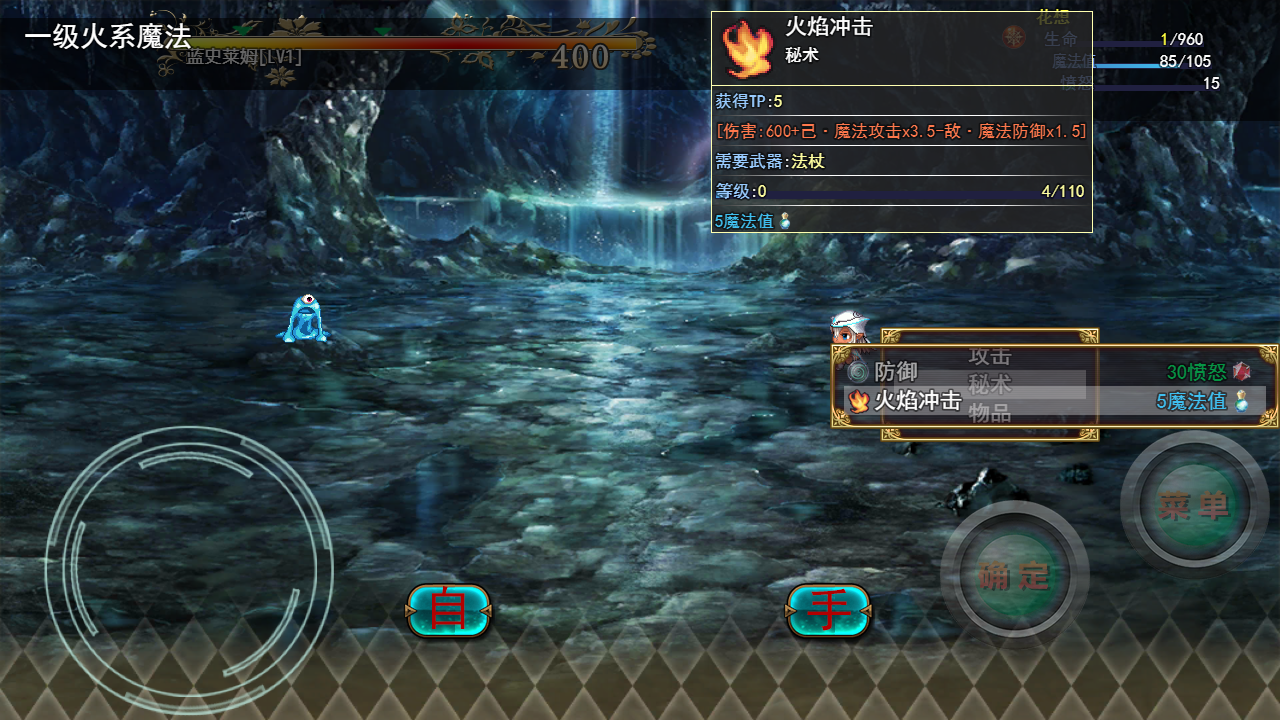Click the virtual joystick ring

point(188,572)
